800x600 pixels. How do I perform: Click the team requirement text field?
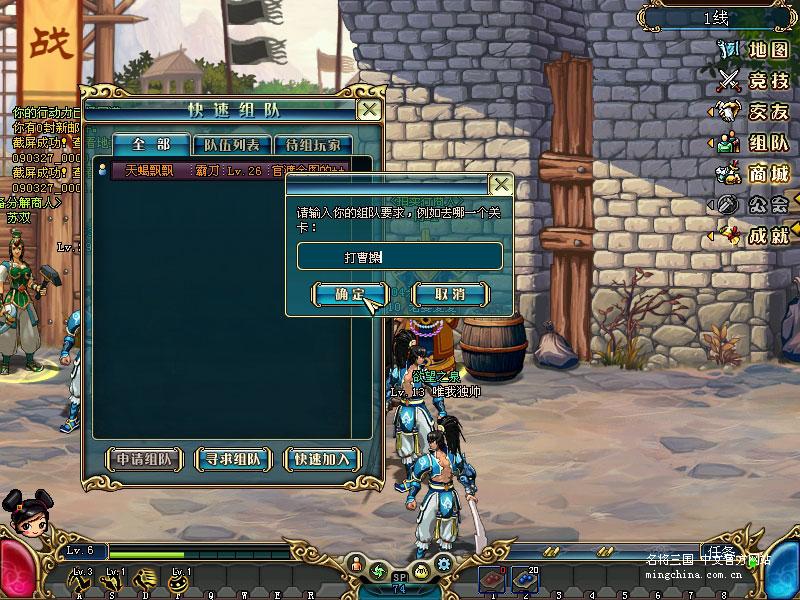tap(400, 256)
